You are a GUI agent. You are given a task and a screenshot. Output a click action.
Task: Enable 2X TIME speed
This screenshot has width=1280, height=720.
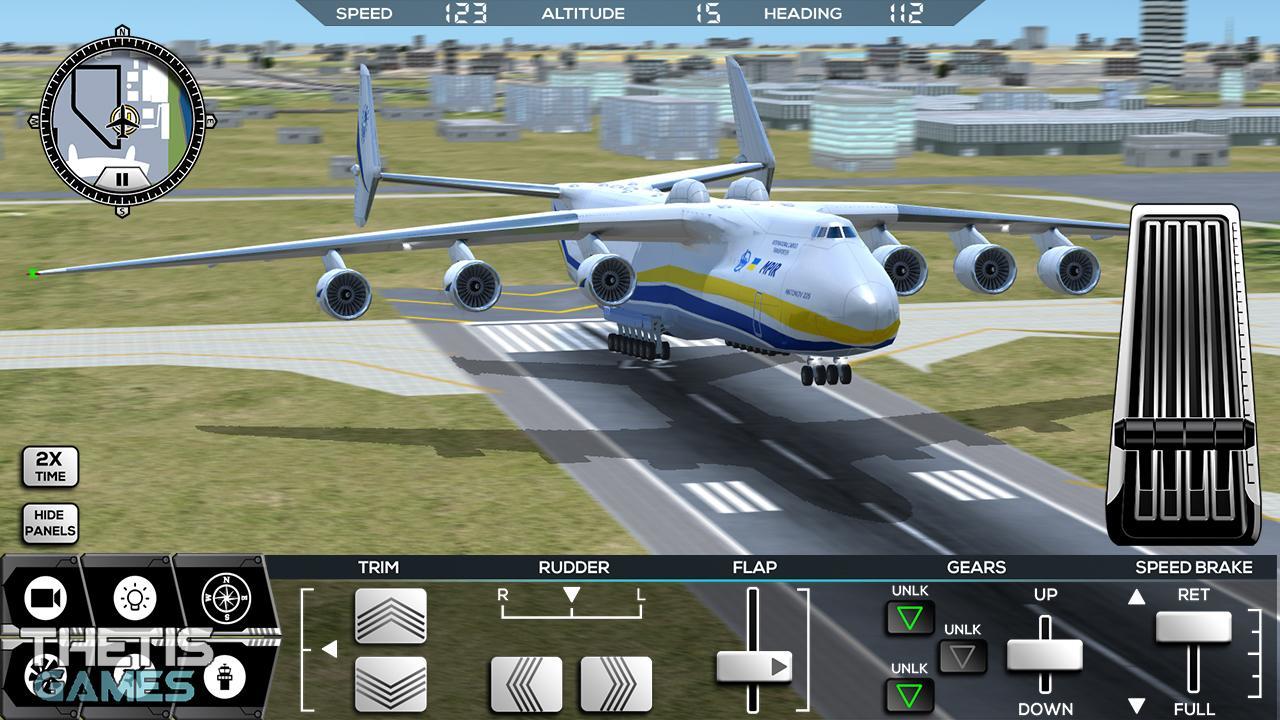point(50,466)
